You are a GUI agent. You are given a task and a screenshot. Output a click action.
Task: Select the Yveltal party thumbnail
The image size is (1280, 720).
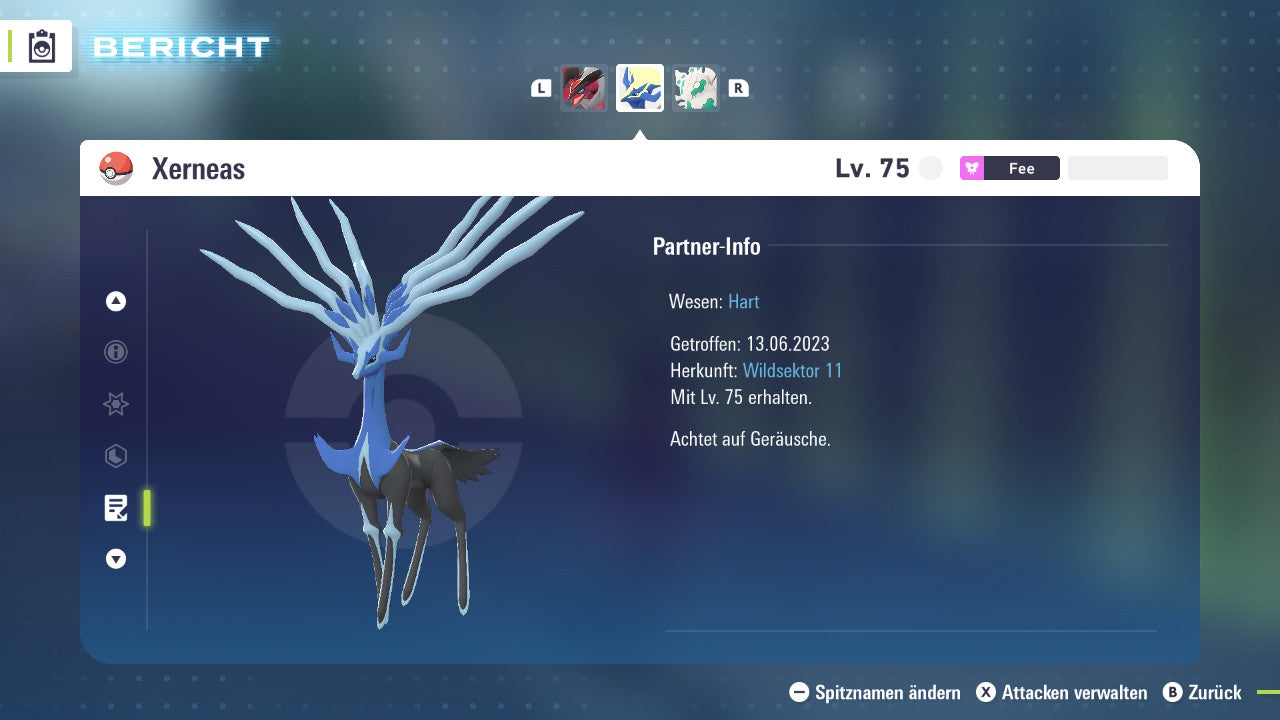pos(584,88)
